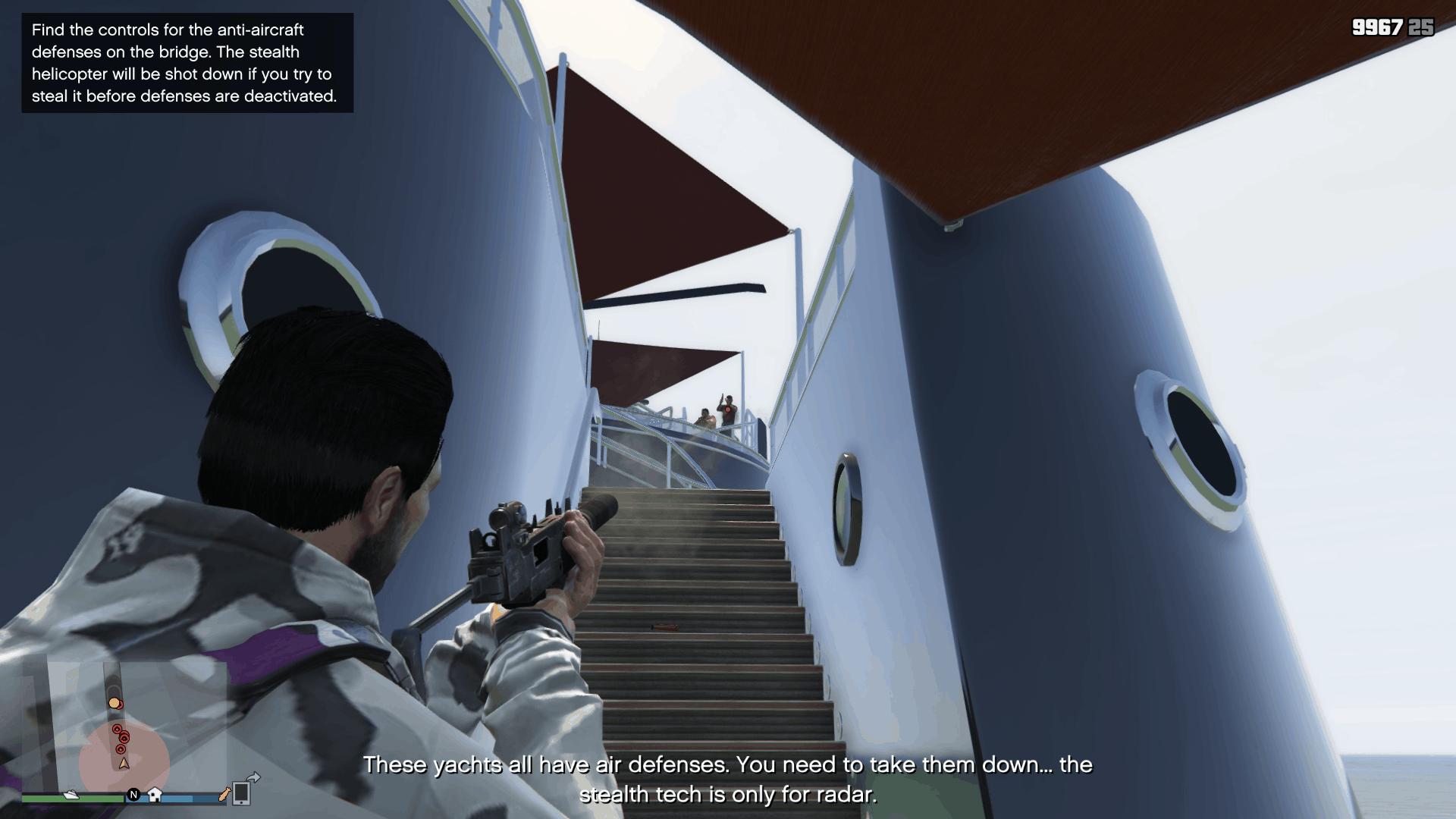This screenshot has width=1456, height=819.
Task: Select the missile pickup icon near the minimap
Action: (x=224, y=795)
